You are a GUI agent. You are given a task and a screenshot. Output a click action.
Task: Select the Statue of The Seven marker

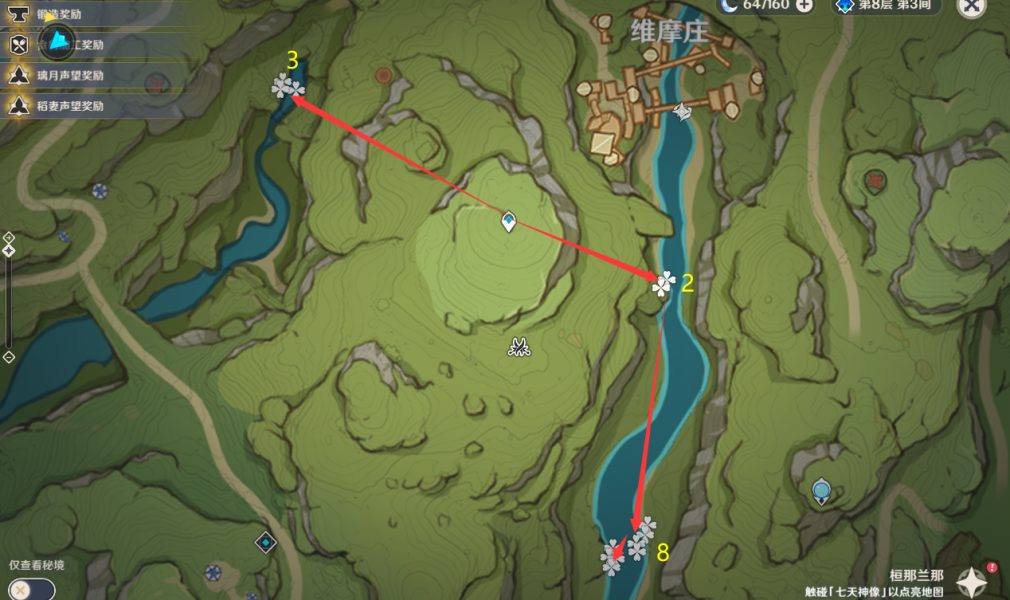(821, 491)
